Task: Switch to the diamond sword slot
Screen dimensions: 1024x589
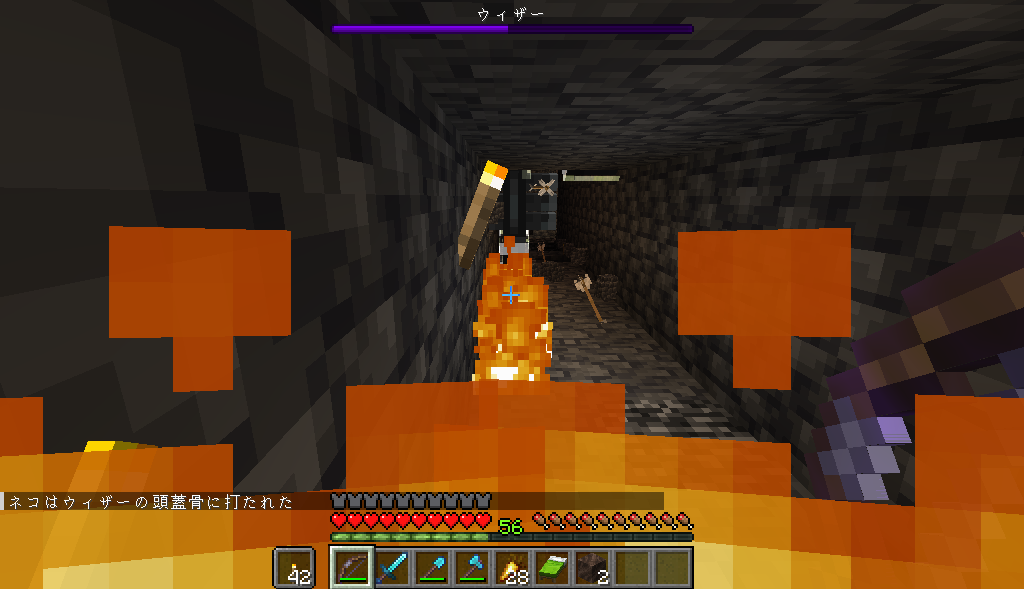Action: tap(392, 567)
